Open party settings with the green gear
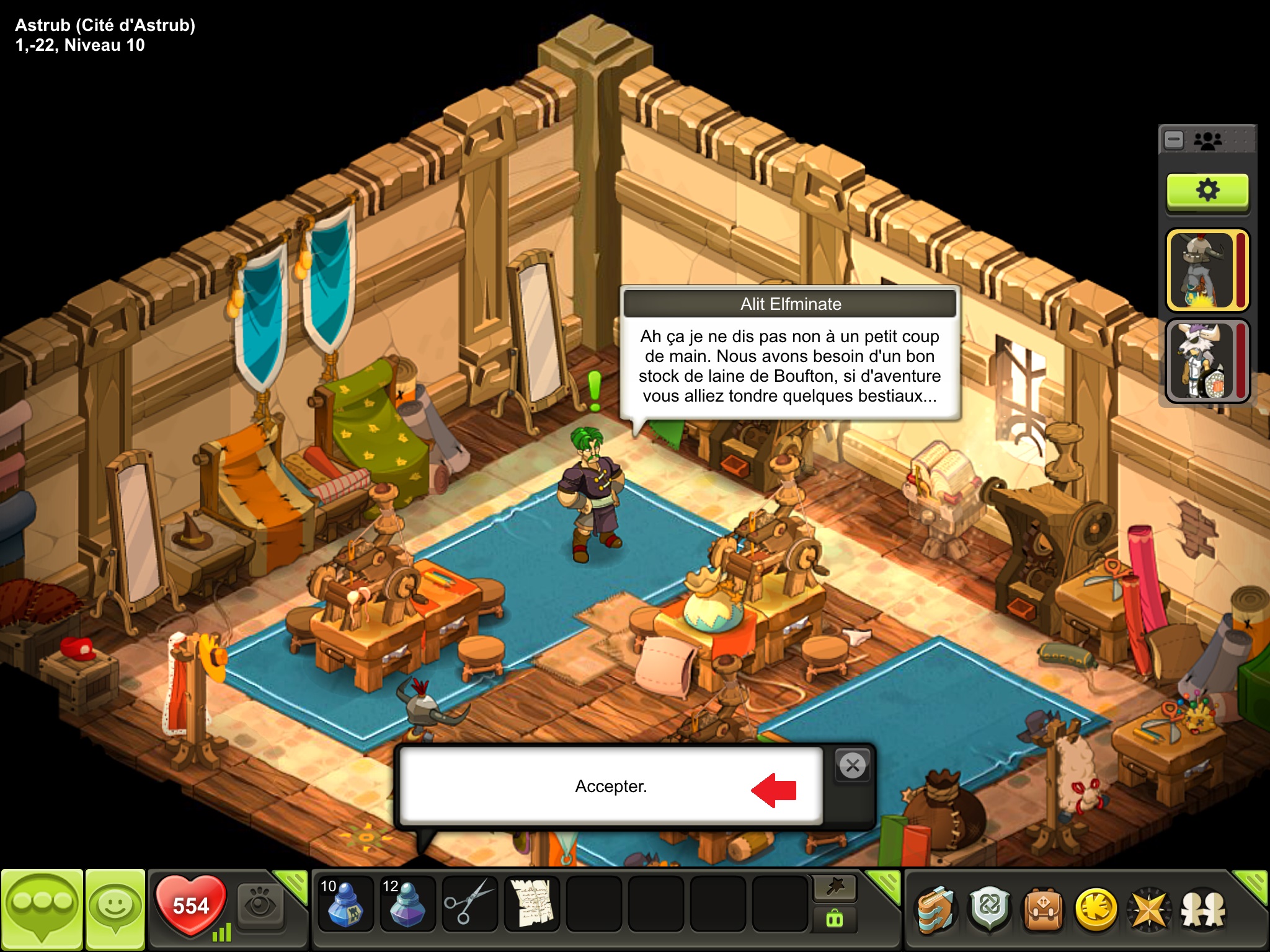This screenshot has width=1270, height=952. pos(1207,190)
